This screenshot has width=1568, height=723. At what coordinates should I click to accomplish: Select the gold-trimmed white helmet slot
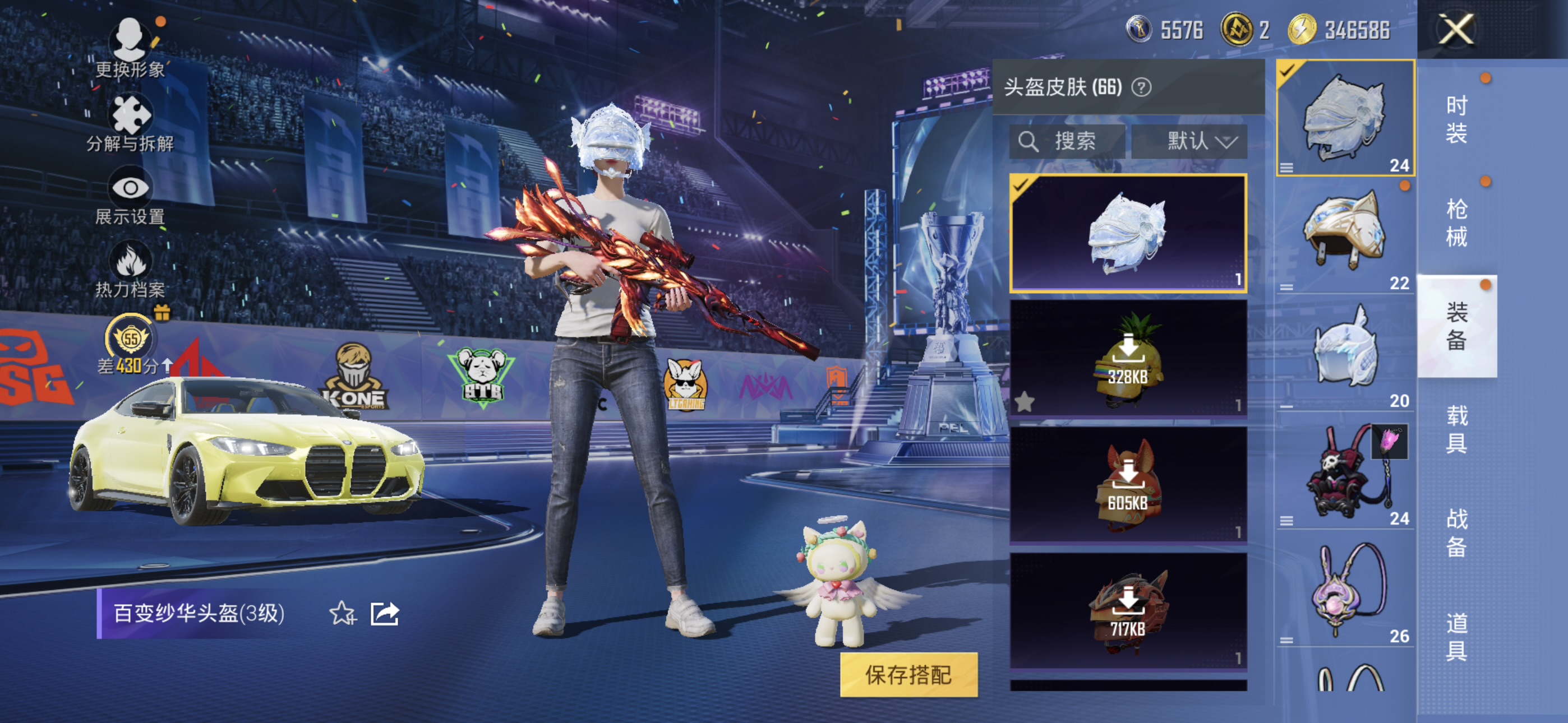point(1344,235)
